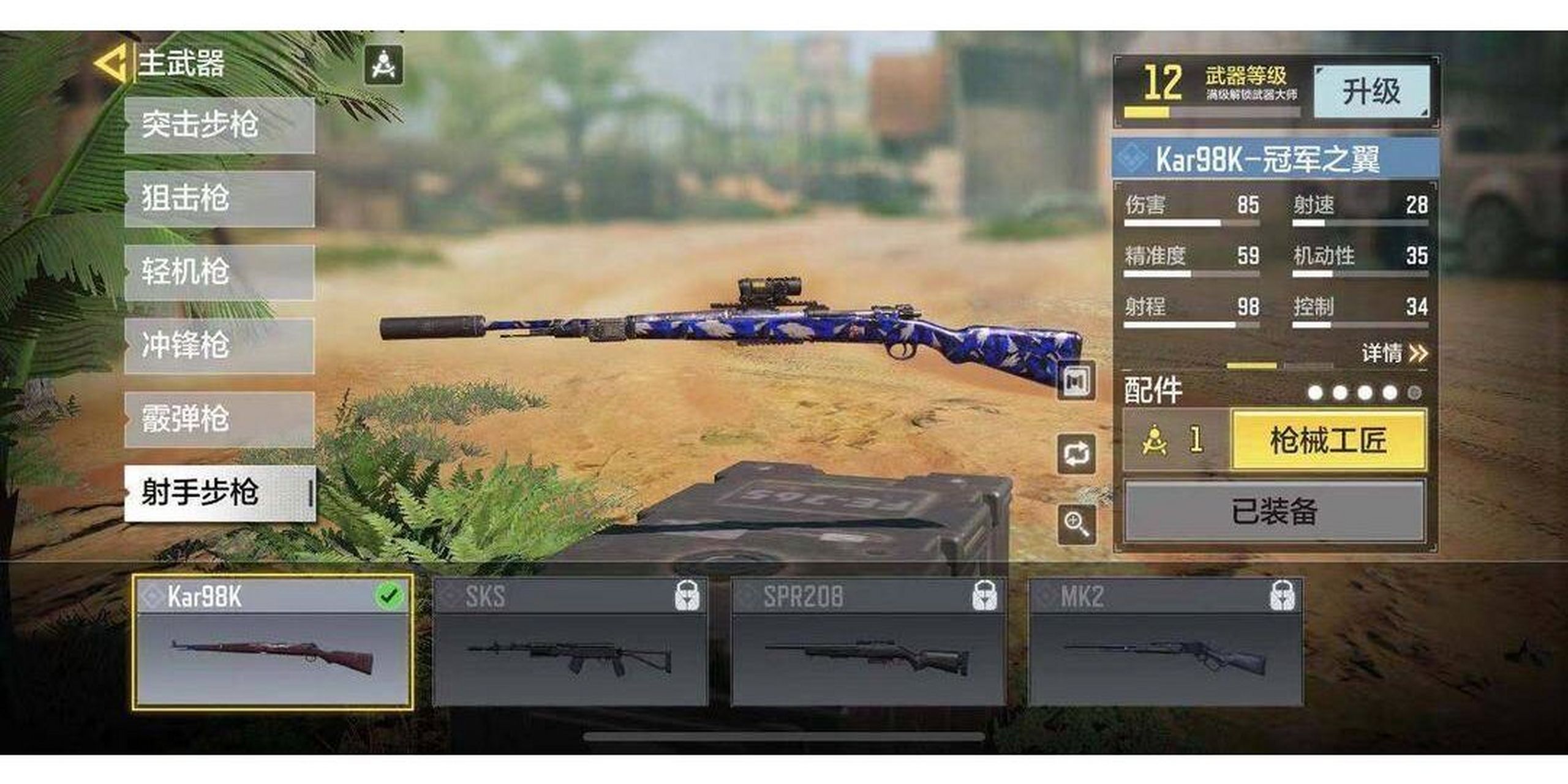The image size is (1568, 784).
Task: Go back from the 主武器 screen
Action: tap(111, 63)
